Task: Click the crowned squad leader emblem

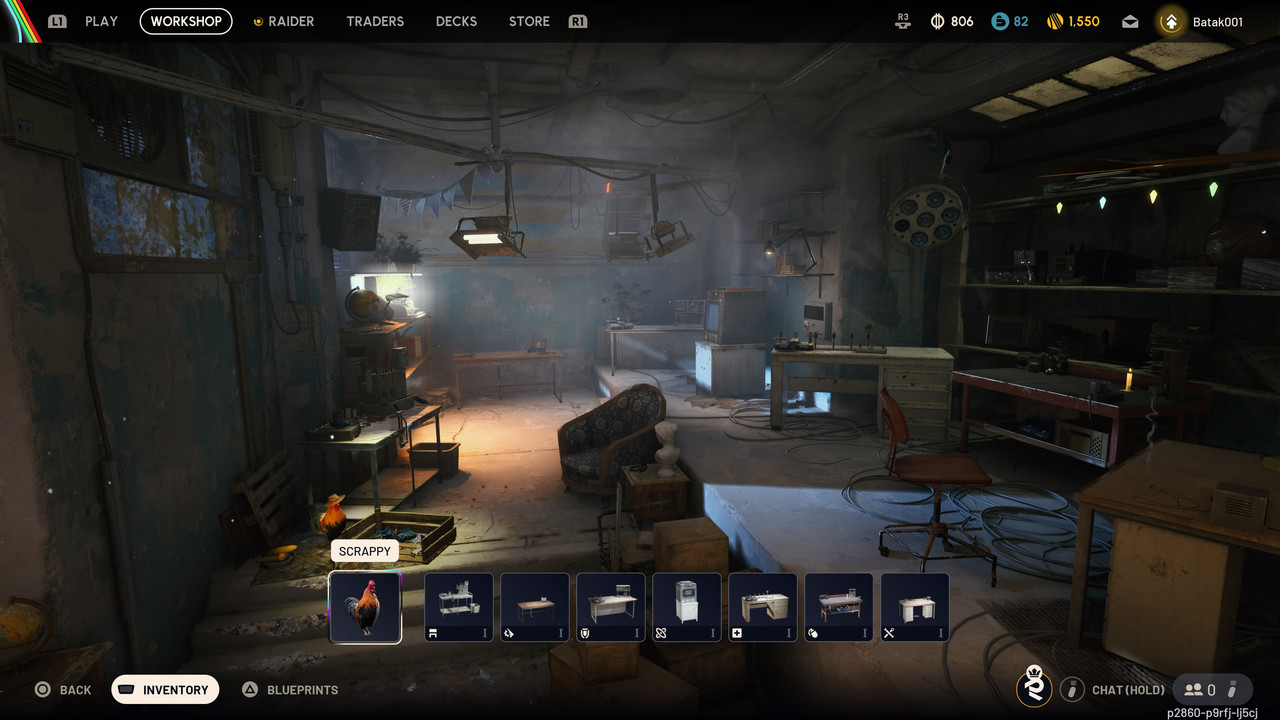Action: (1034, 687)
